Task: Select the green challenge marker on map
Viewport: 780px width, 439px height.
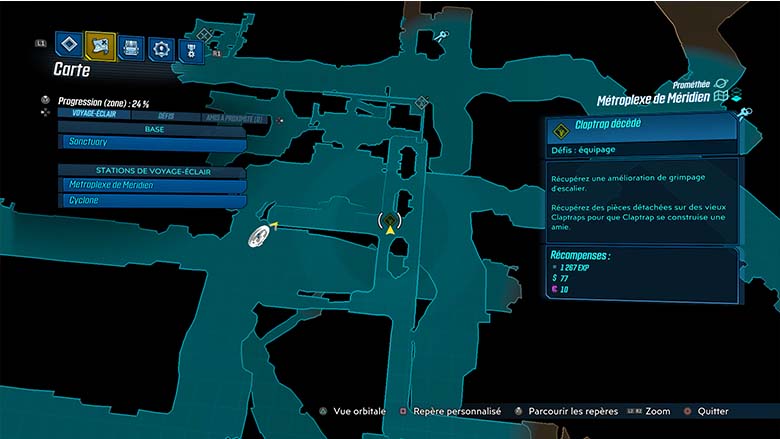Action: click(x=390, y=219)
